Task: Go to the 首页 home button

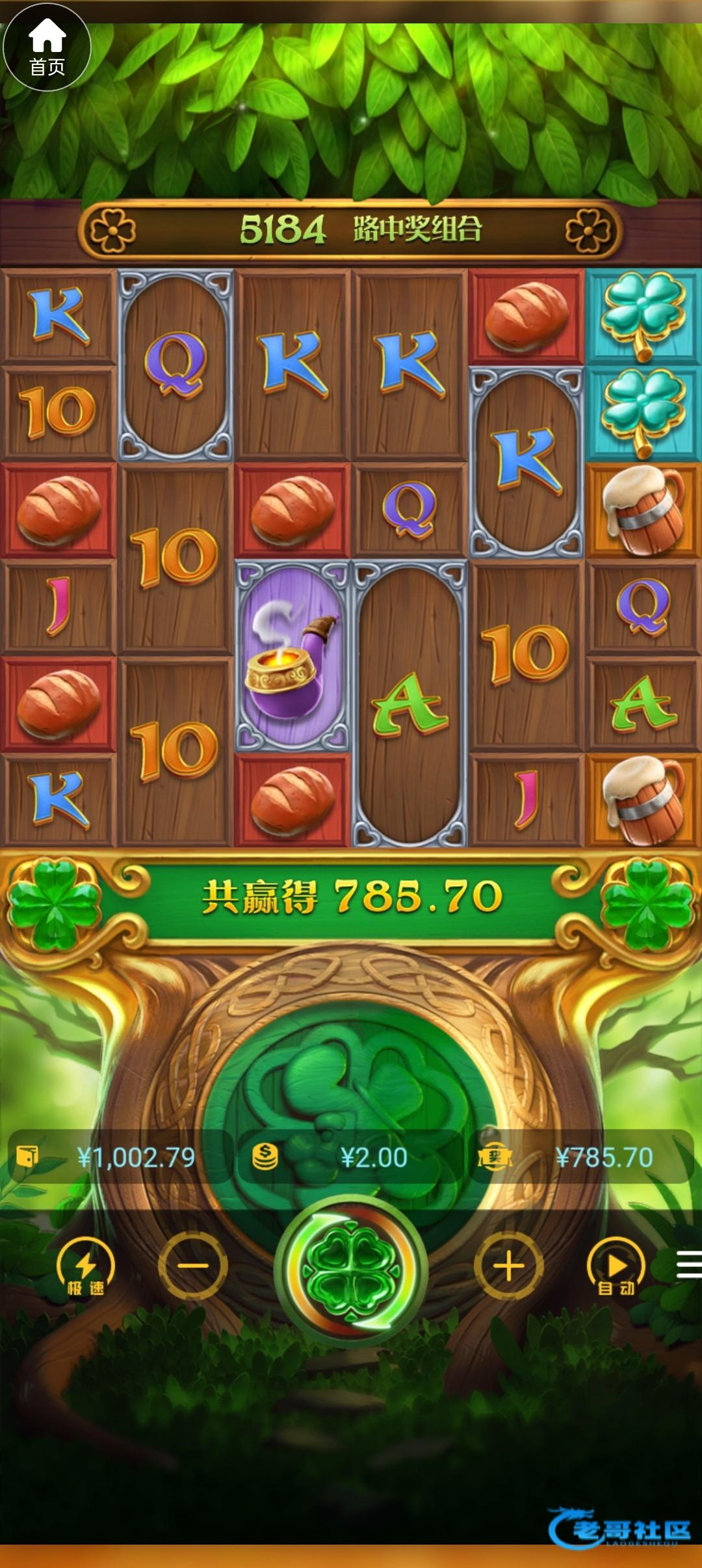Action: [47, 48]
